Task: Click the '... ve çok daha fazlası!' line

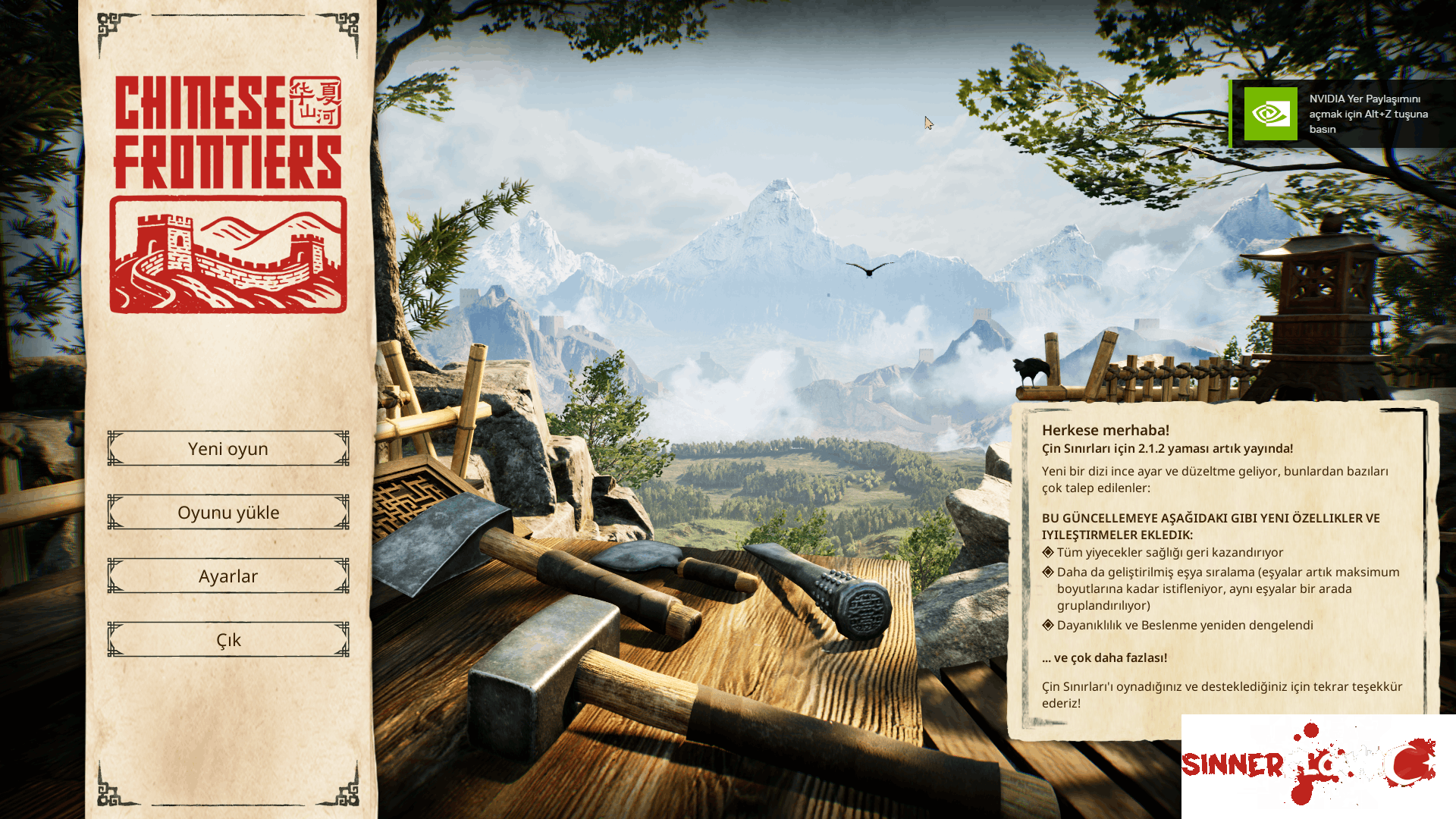Action: tap(1105, 657)
